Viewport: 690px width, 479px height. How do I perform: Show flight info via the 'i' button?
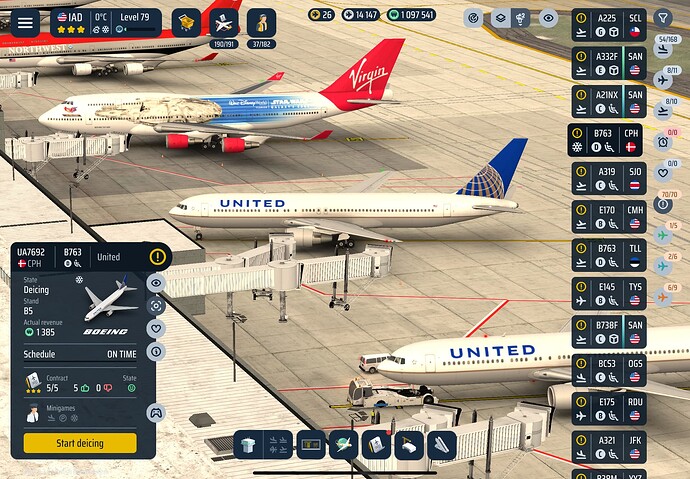pyautogui.click(x=156, y=351)
